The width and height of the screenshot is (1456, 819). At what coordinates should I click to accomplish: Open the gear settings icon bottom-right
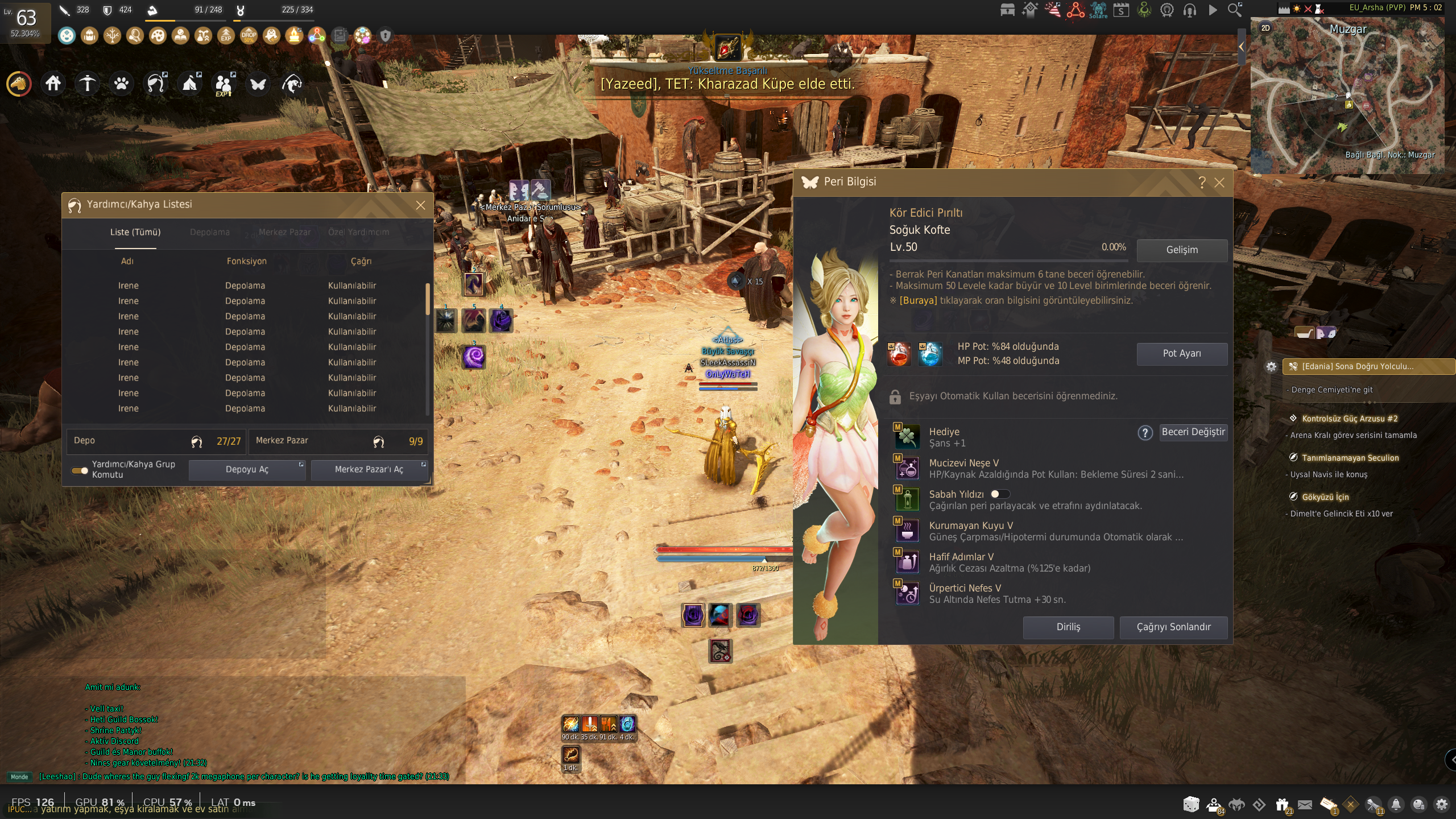(x=1442, y=804)
